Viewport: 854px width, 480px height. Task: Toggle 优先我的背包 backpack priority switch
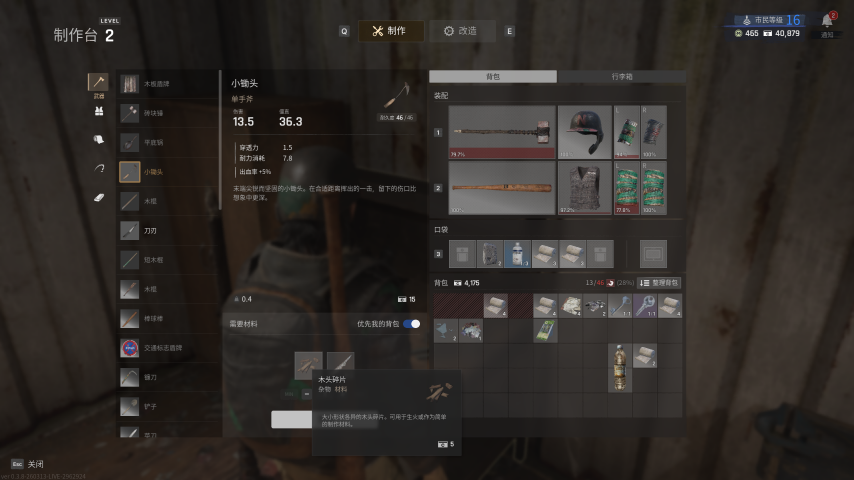tap(411, 324)
